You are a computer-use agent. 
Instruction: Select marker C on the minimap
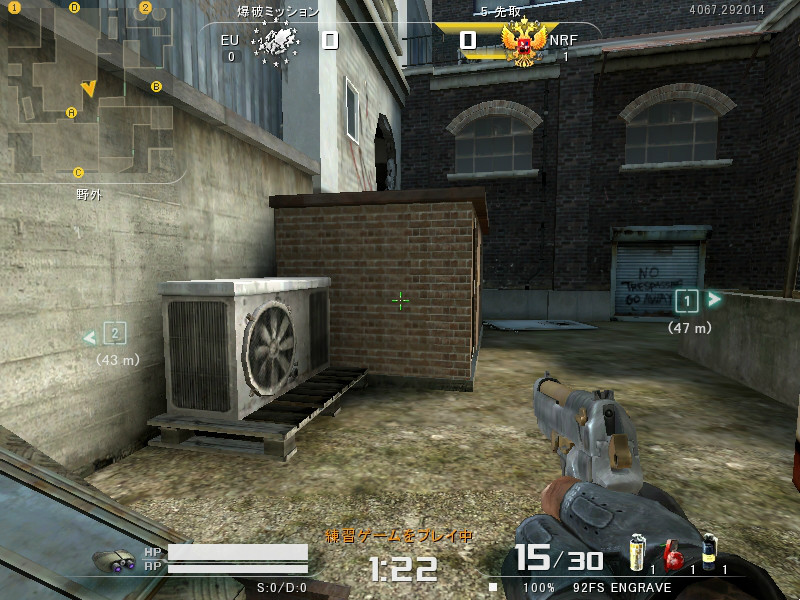[x=78, y=172]
